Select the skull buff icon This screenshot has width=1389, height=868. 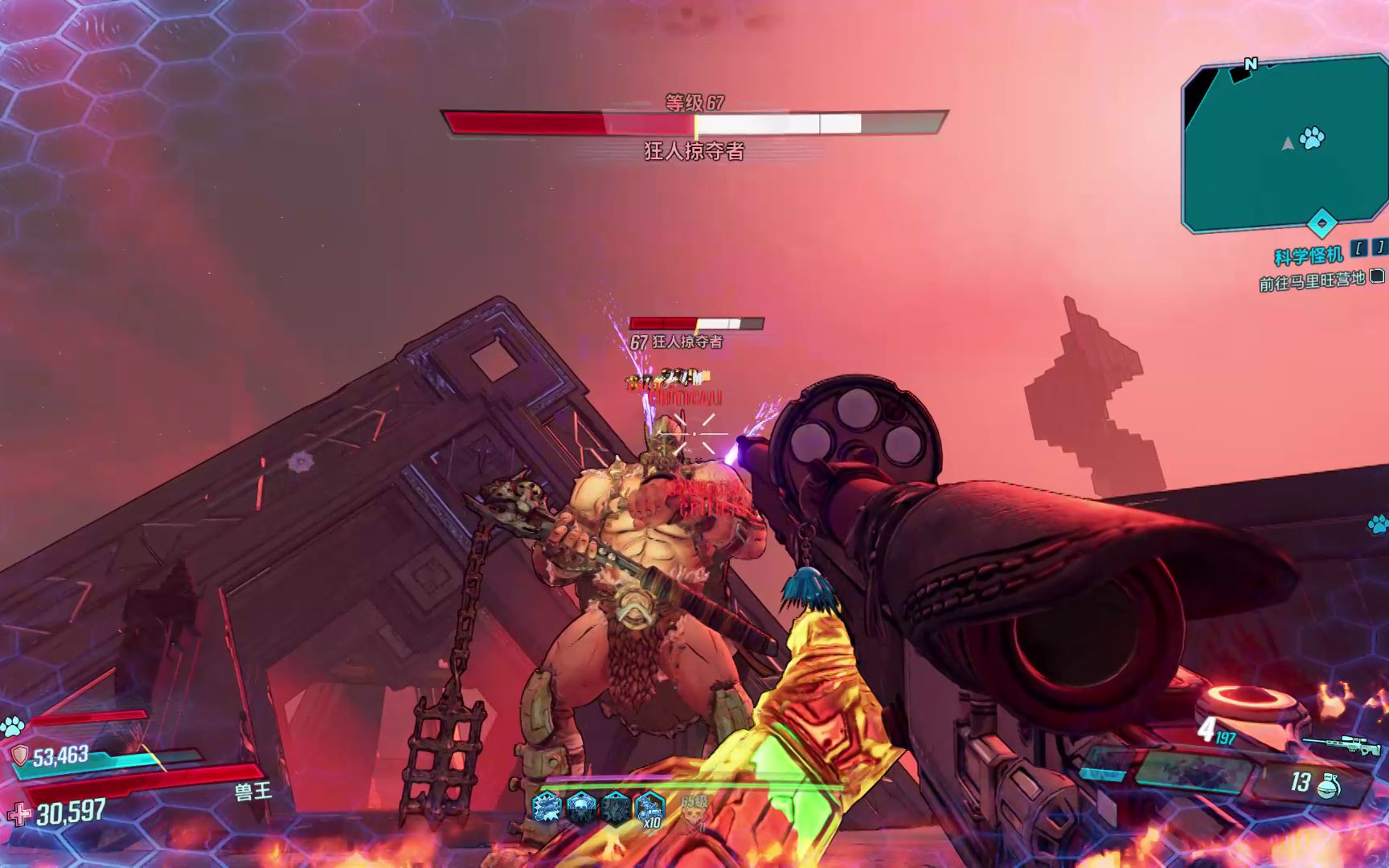click(581, 806)
